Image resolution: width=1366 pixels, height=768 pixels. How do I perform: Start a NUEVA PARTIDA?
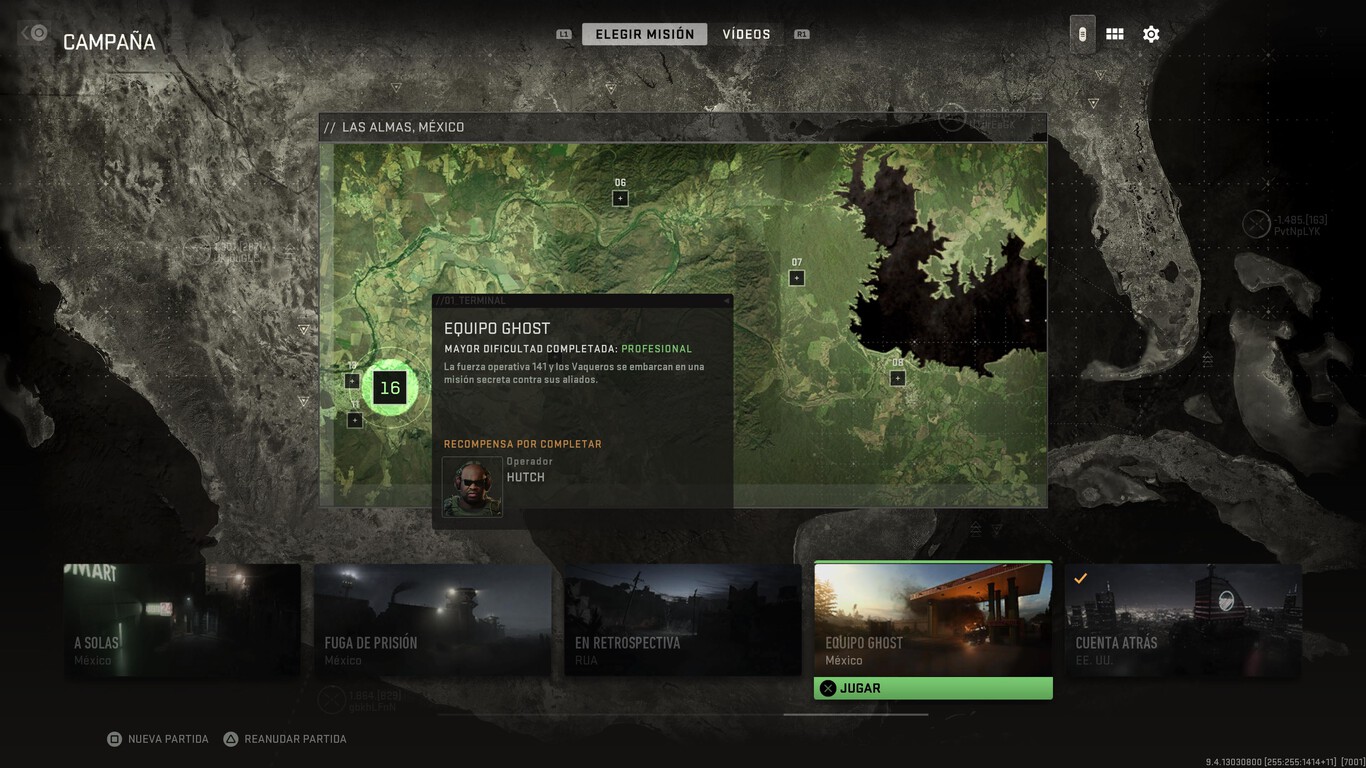[157, 738]
